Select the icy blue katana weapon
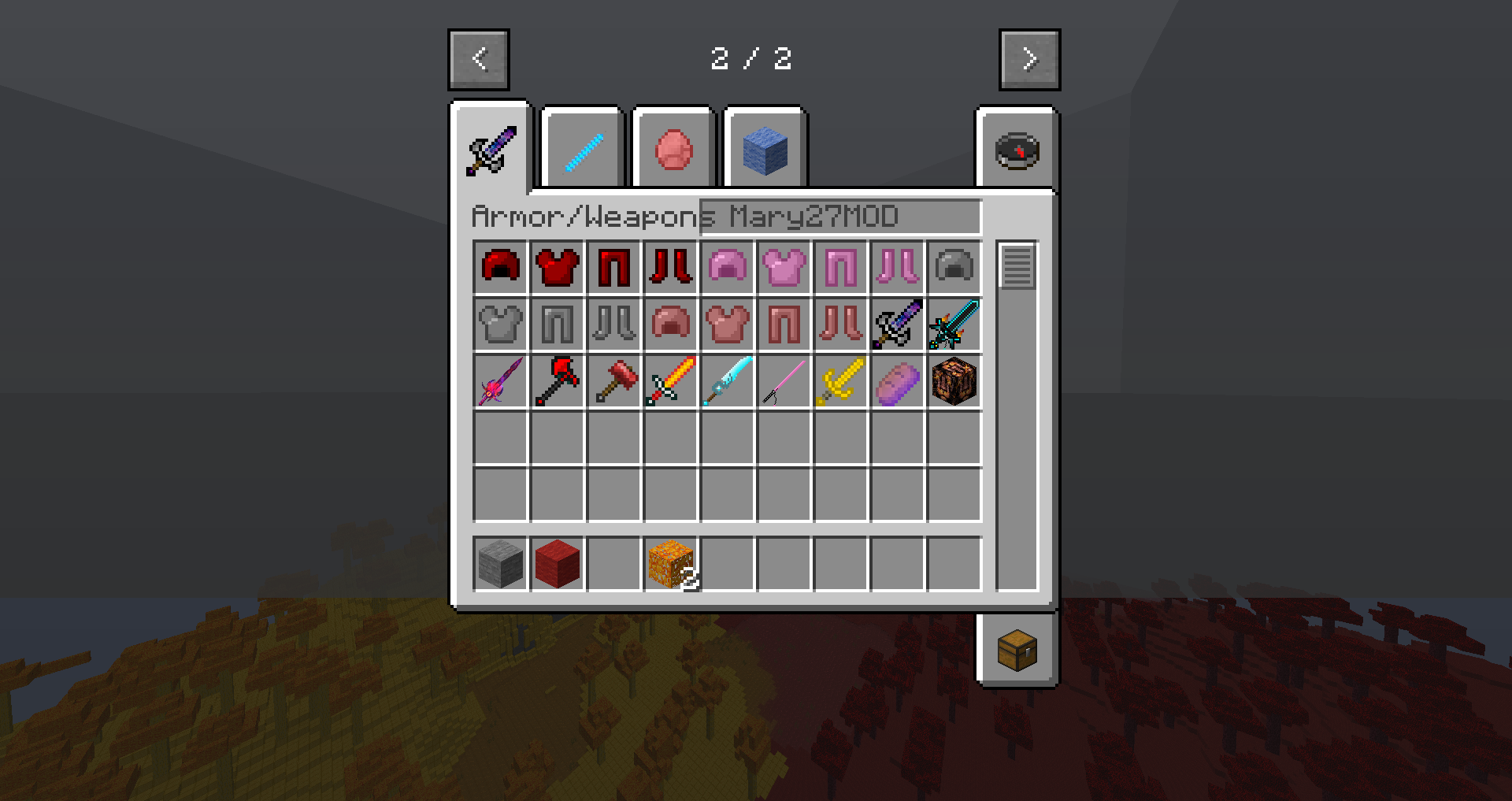The height and width of the screenshot is (801, 1512). tap(728, 380)
